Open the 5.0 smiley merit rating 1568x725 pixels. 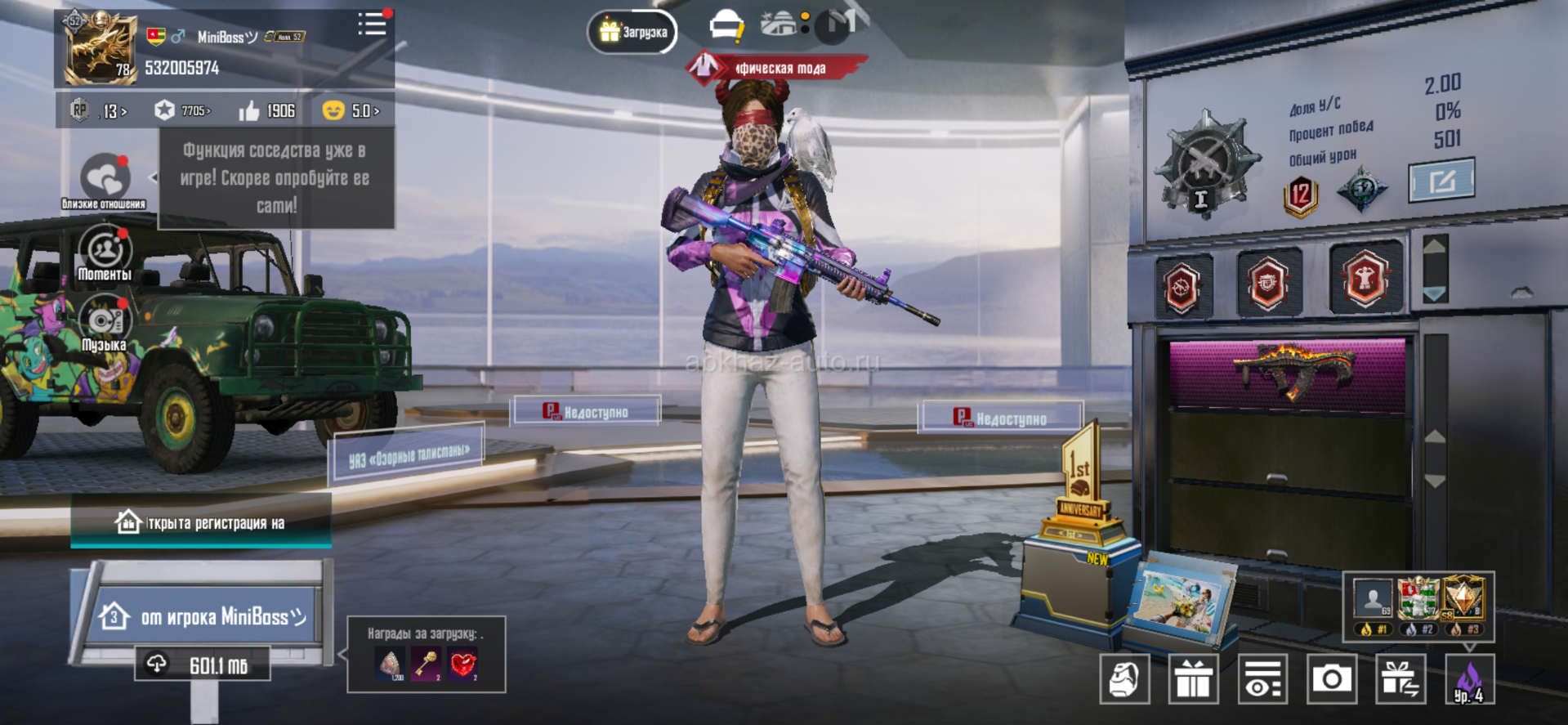pos(351,110)
